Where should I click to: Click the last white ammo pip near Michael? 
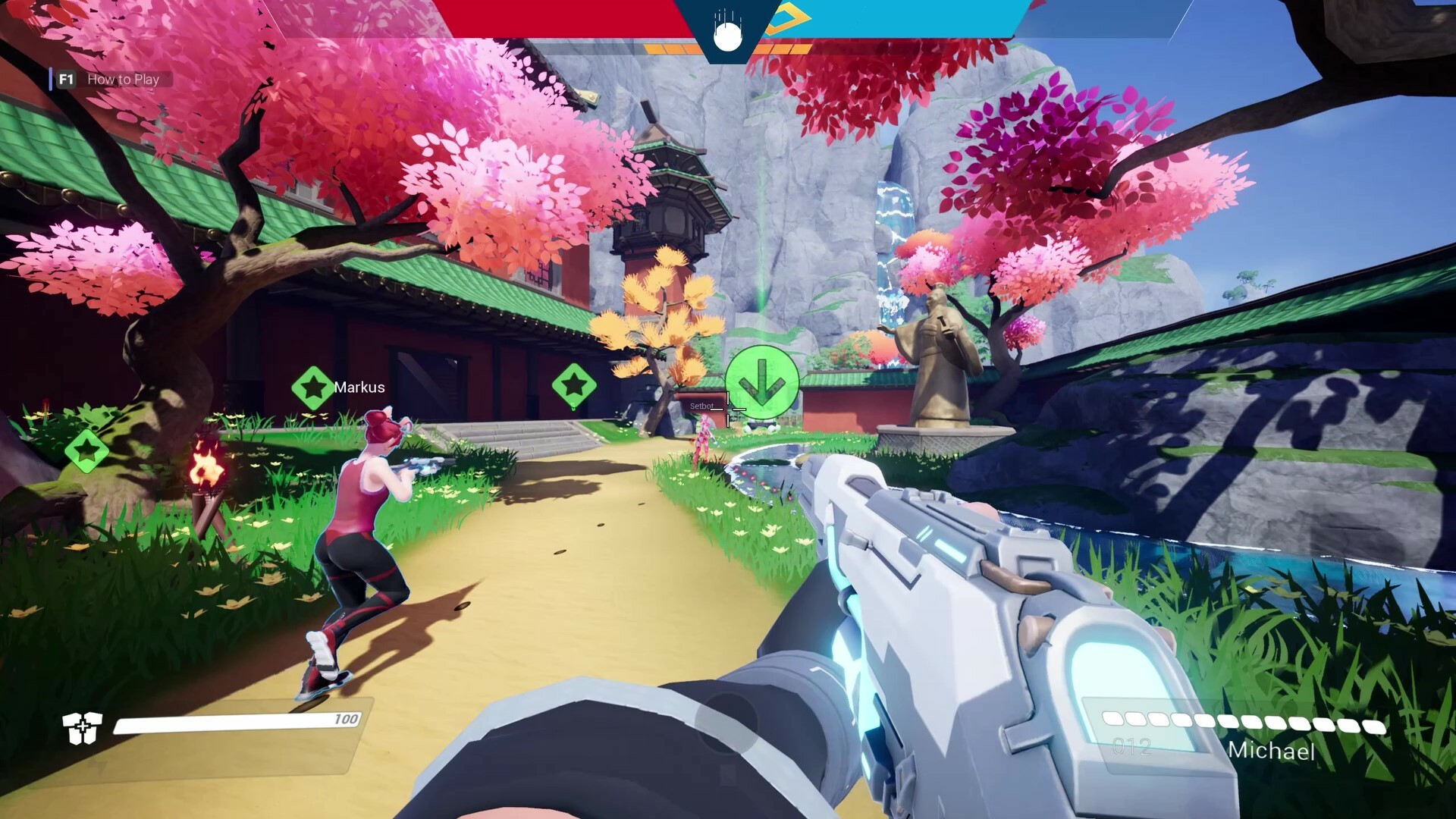pos(1373,726)
